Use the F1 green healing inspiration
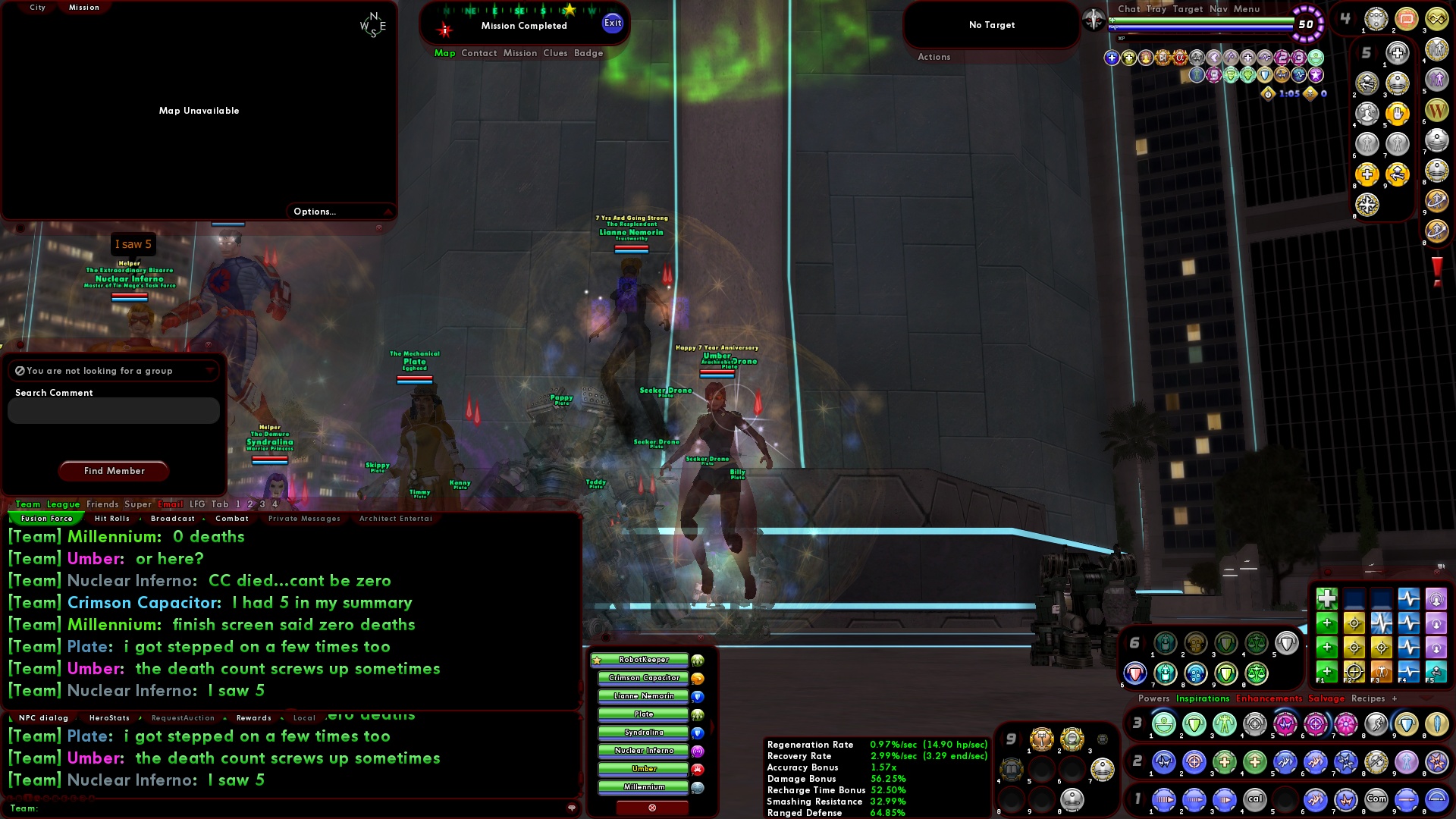Viewport: 1456px width, 819px height. 1326,671
